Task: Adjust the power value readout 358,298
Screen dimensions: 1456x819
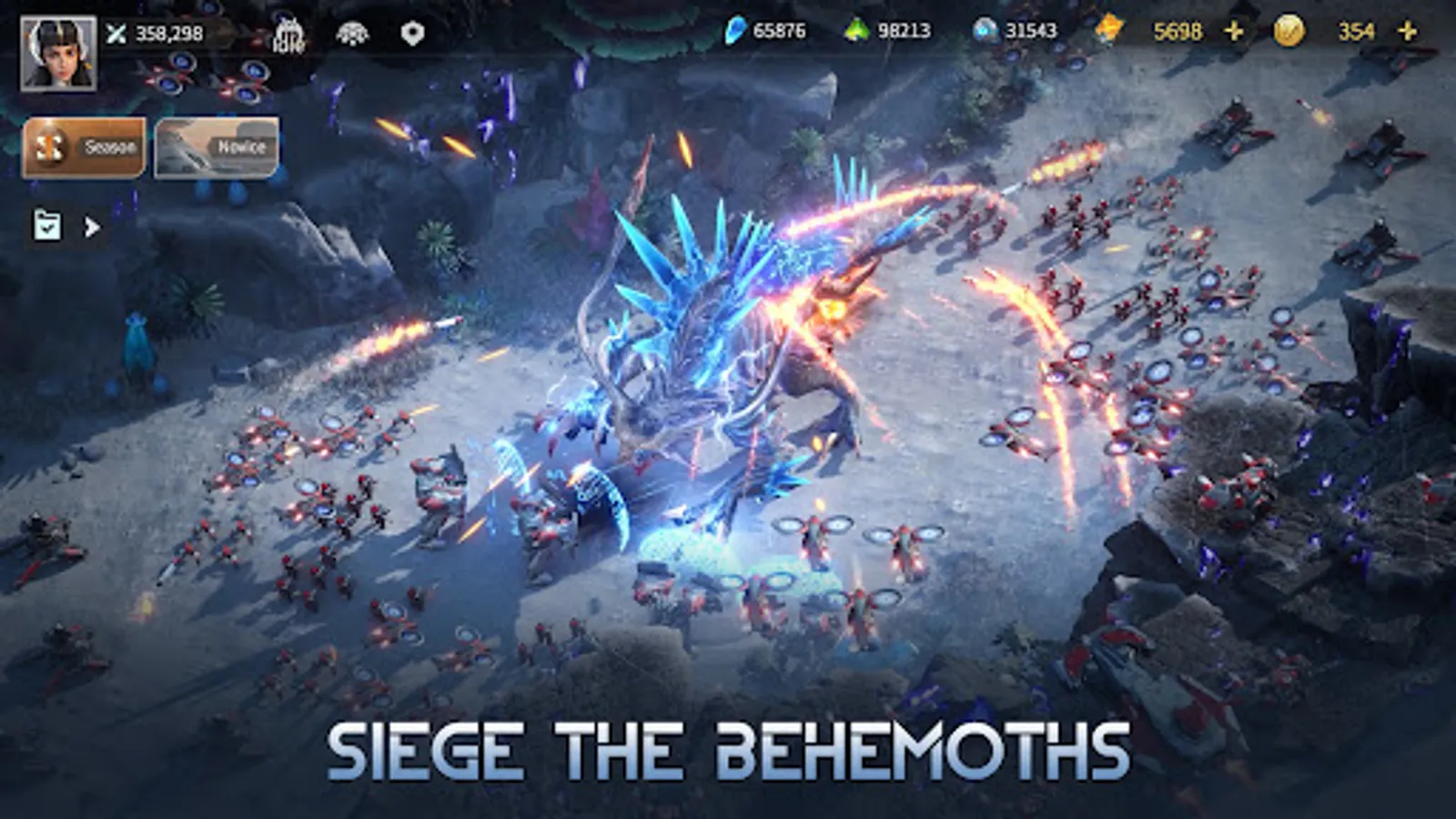Action: tap(168, 35)
